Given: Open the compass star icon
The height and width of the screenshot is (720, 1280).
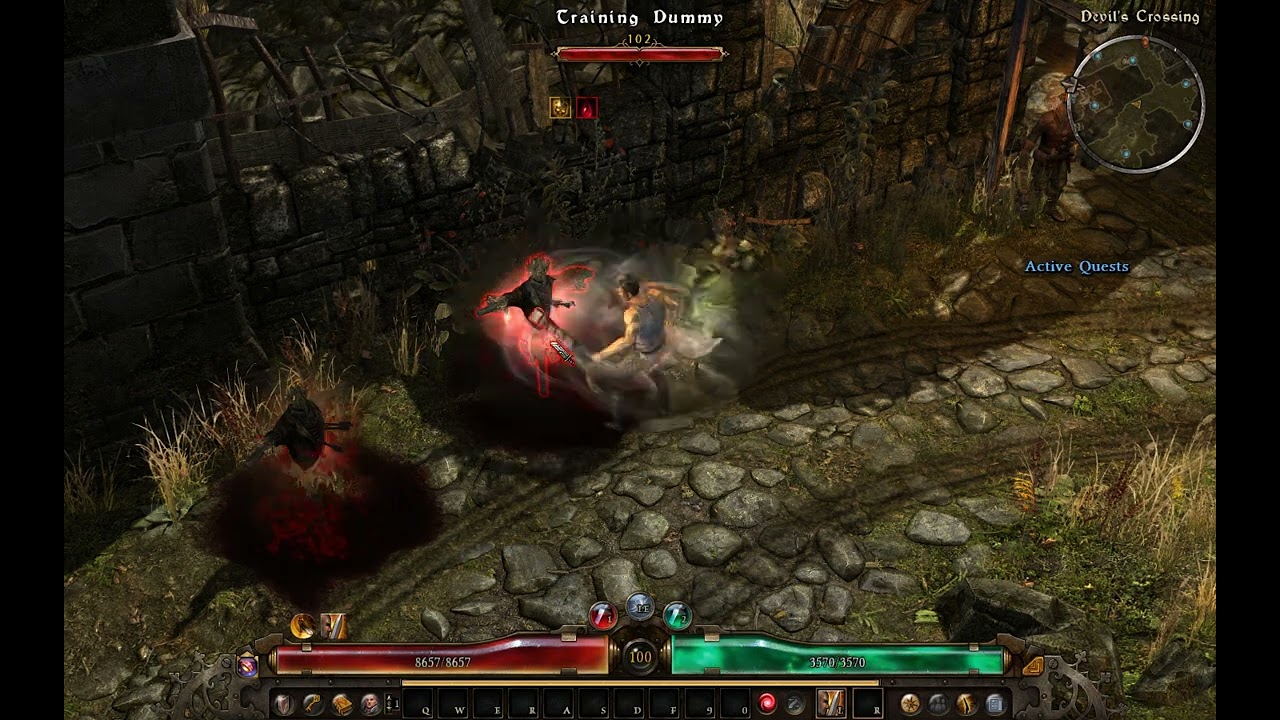Looking at the screenshot, I should coord(910,703).
